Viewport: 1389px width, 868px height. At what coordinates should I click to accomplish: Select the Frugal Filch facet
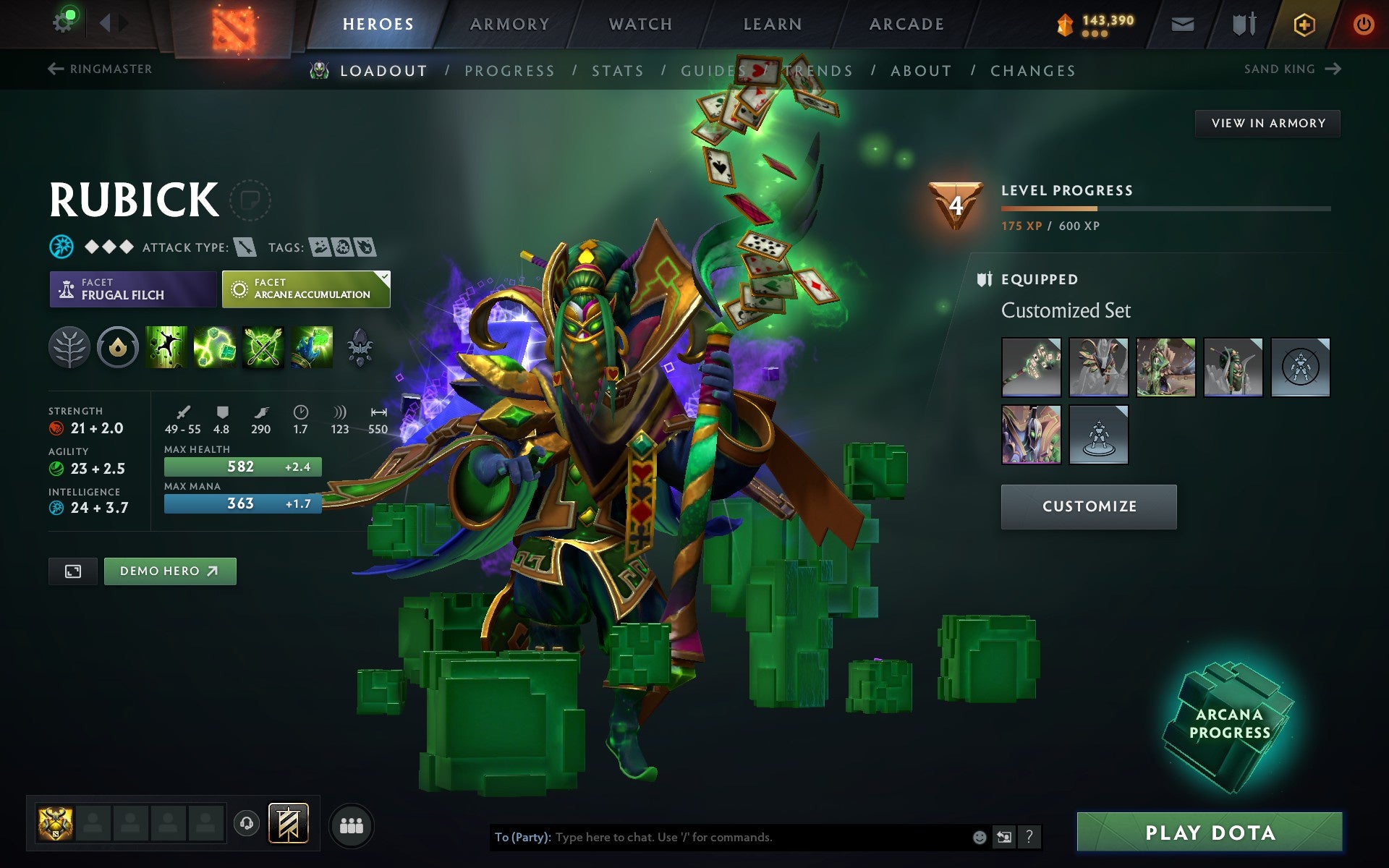(x=132, y=289)
